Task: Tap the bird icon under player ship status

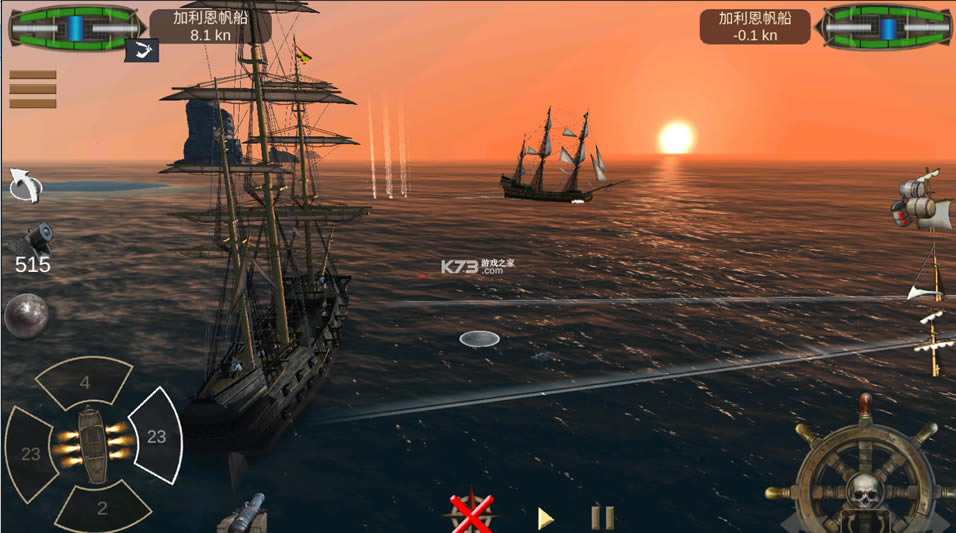Action: pyautogui.click(x=142, y=50)
